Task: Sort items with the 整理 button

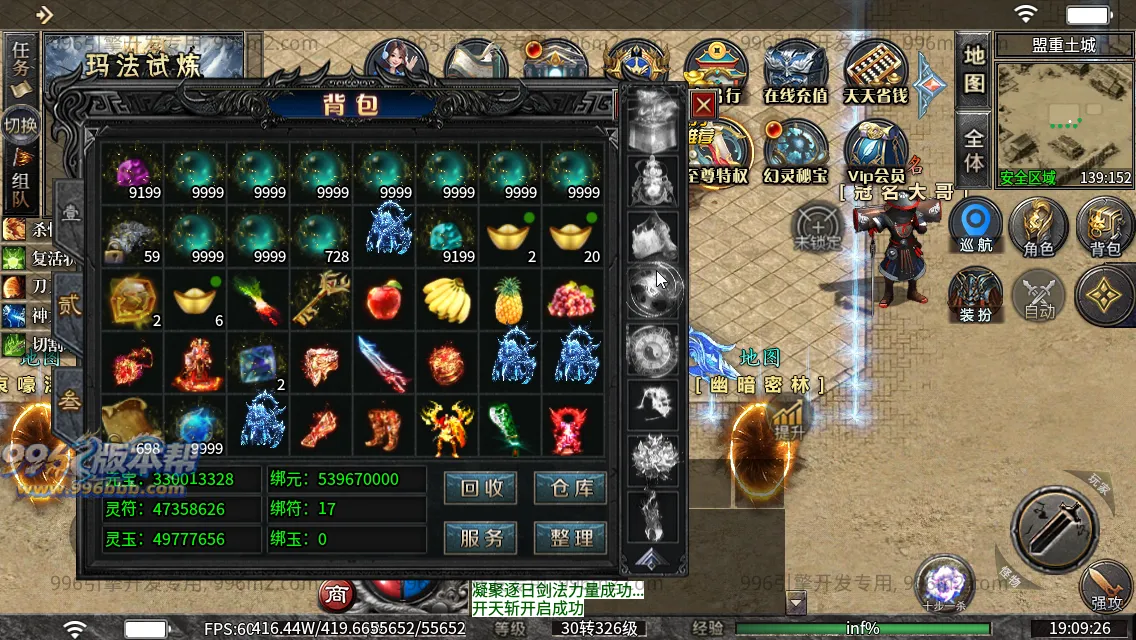Action: pyautogui.click(x=570, y=537)
